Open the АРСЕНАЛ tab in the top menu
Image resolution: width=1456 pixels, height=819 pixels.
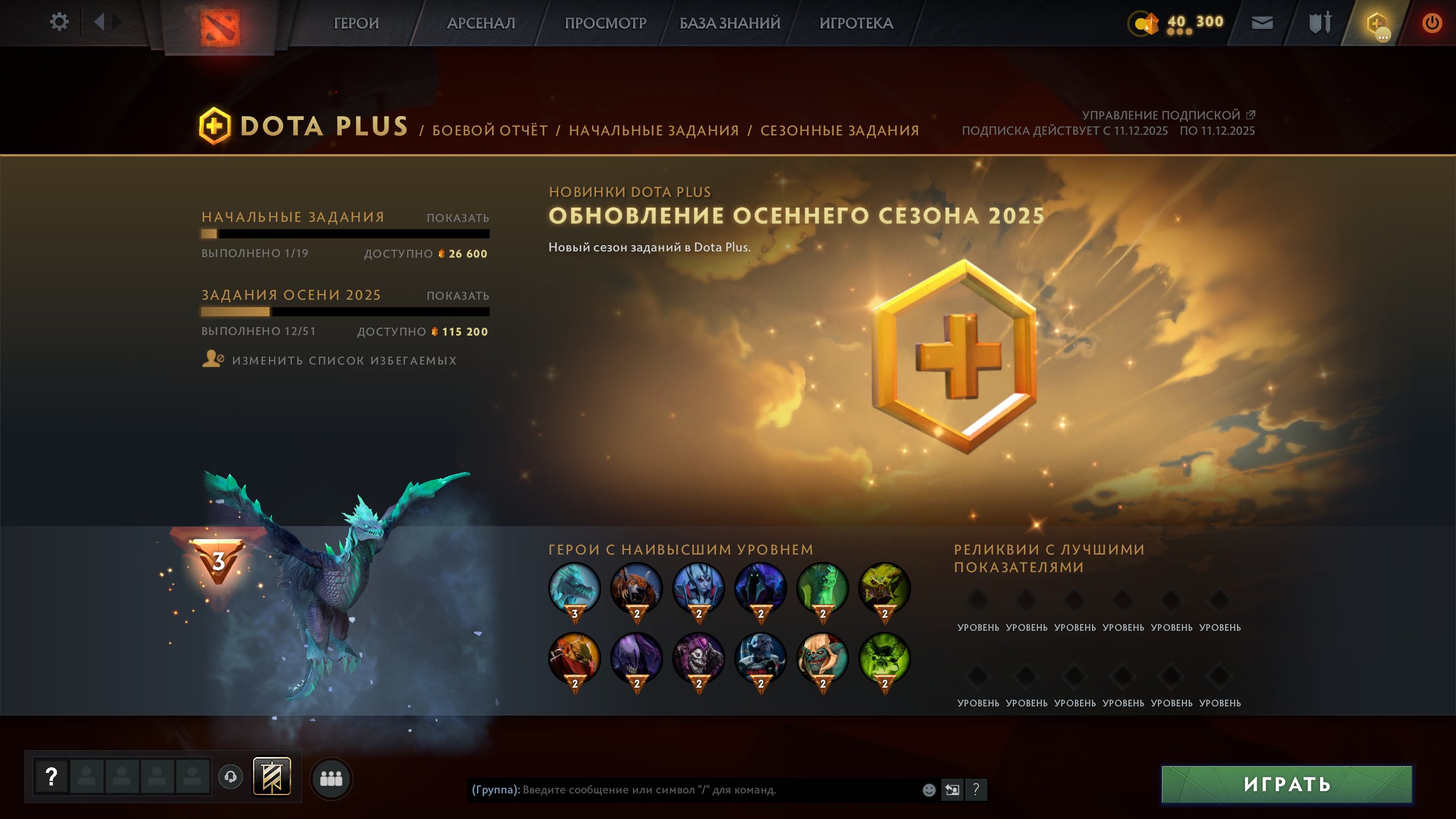click(x=481, y=24)
